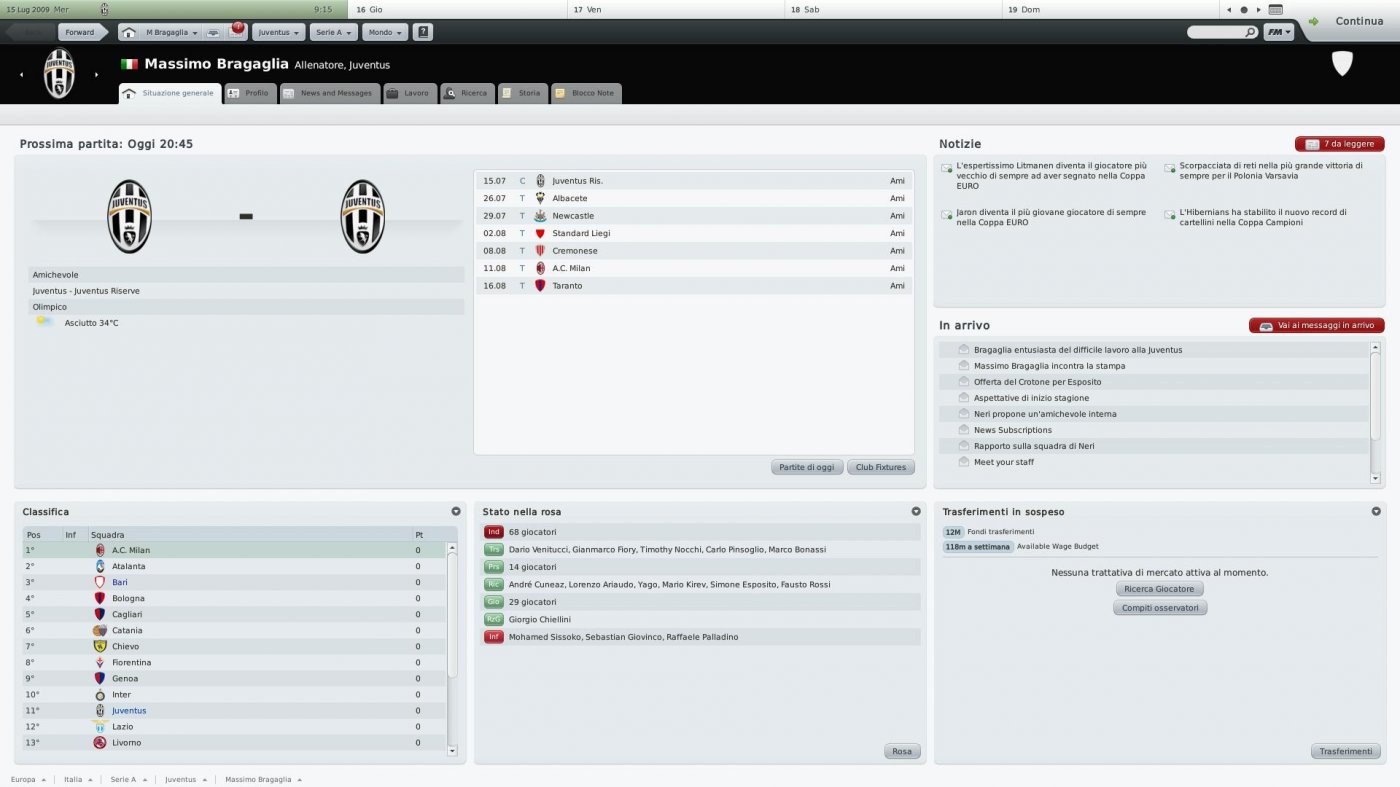Viewport: 1400px width, 787px height.
Task: Open the Trasferimenti in sospeso panel options icon
Action: [1376, 511]
